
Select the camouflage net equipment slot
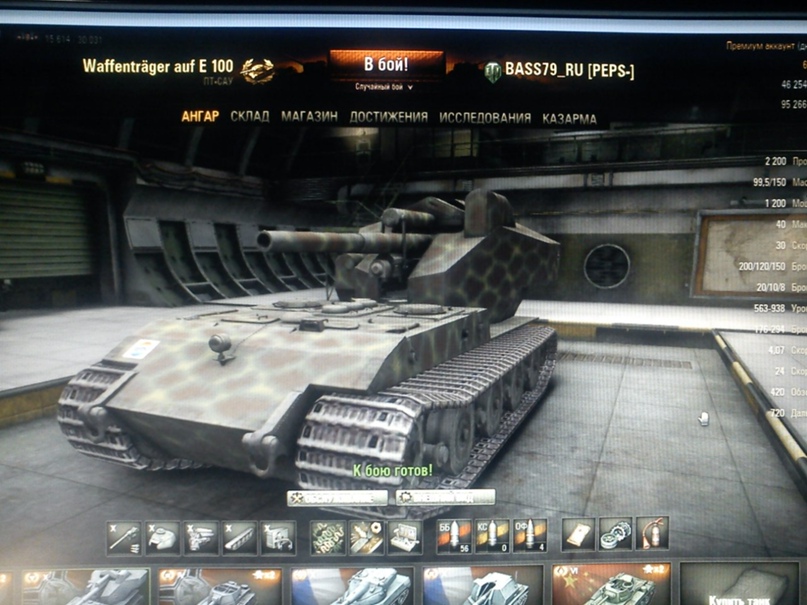(x=327, y=538)
